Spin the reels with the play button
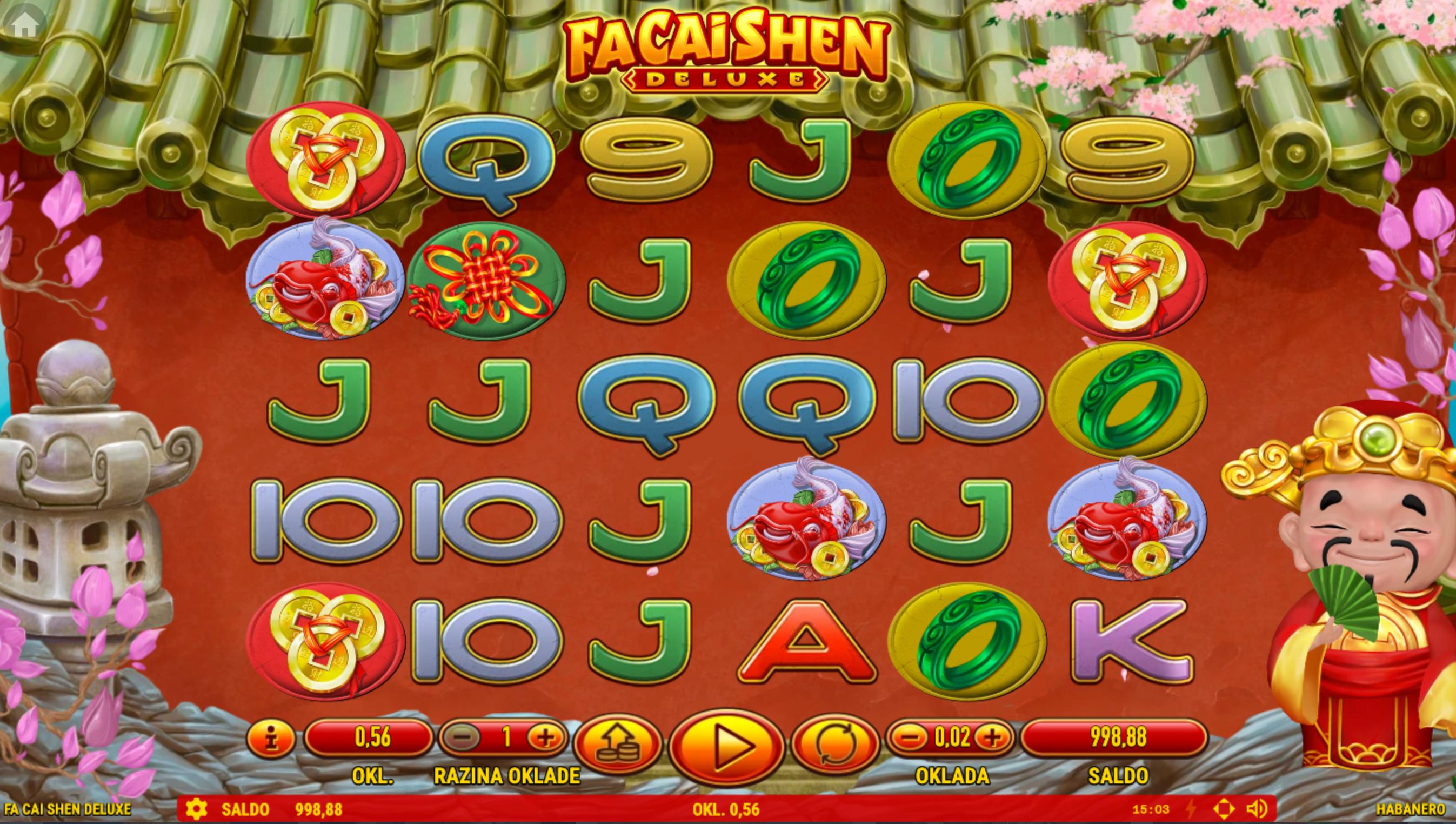 (x=727, y=747)
